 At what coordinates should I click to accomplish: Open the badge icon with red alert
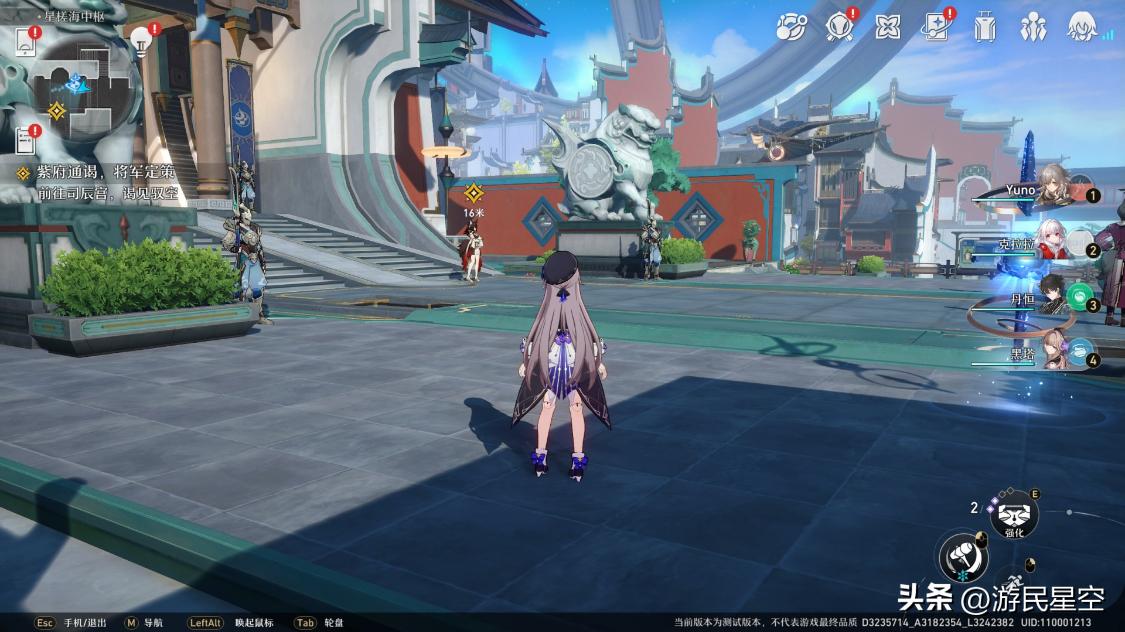pos(839,27)
